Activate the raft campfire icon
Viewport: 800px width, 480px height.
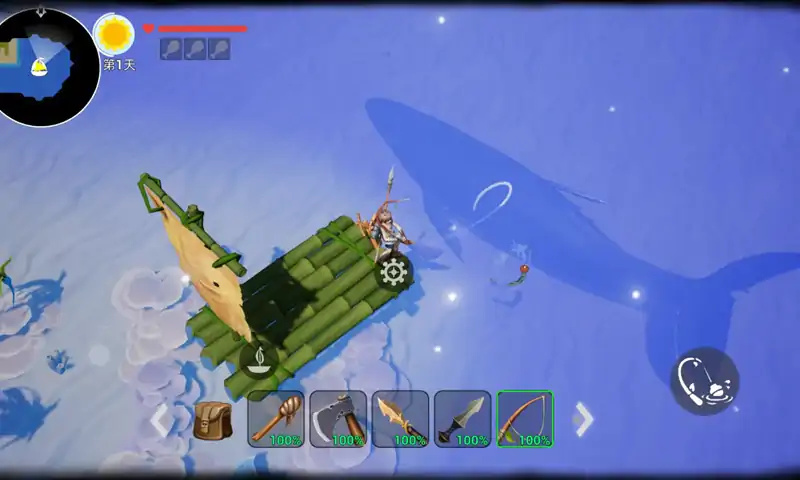point(259,358)
